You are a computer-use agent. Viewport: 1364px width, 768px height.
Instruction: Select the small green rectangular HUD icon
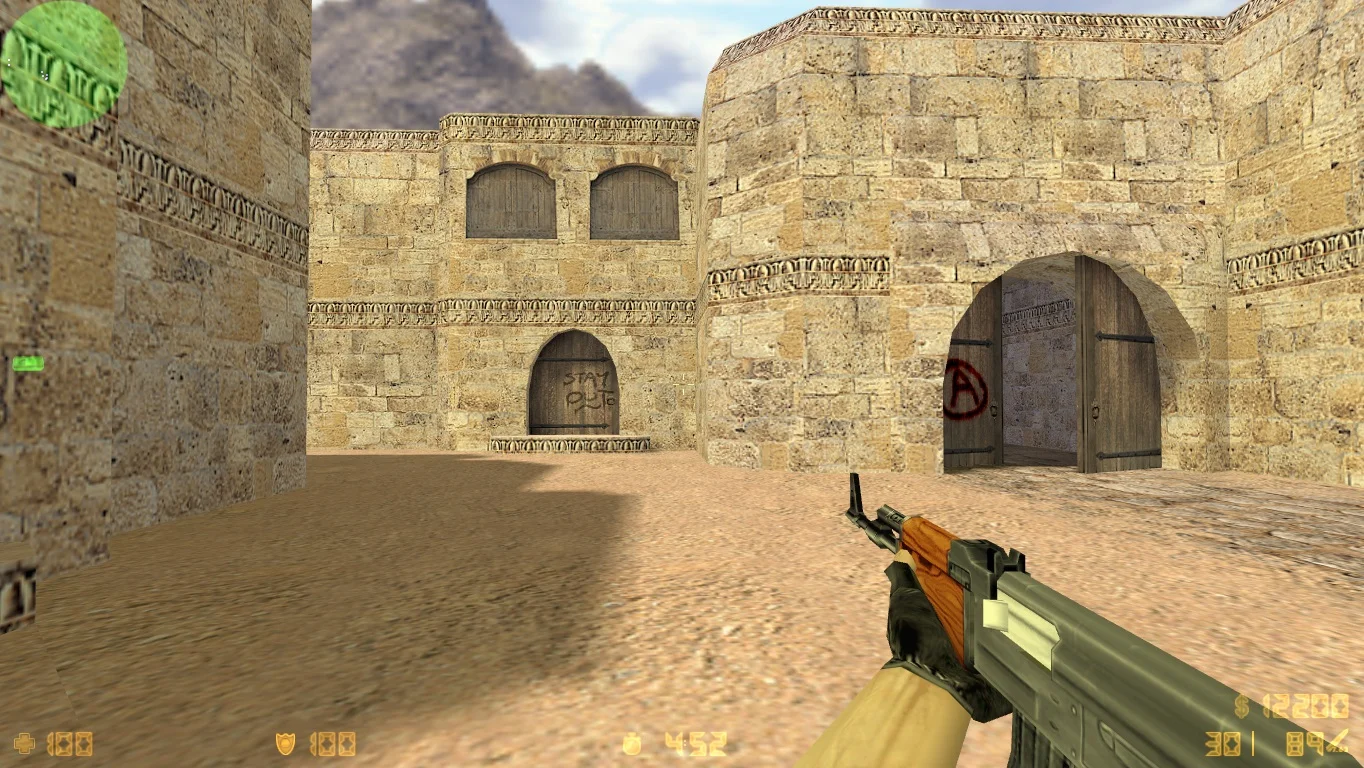click(28, 364)
